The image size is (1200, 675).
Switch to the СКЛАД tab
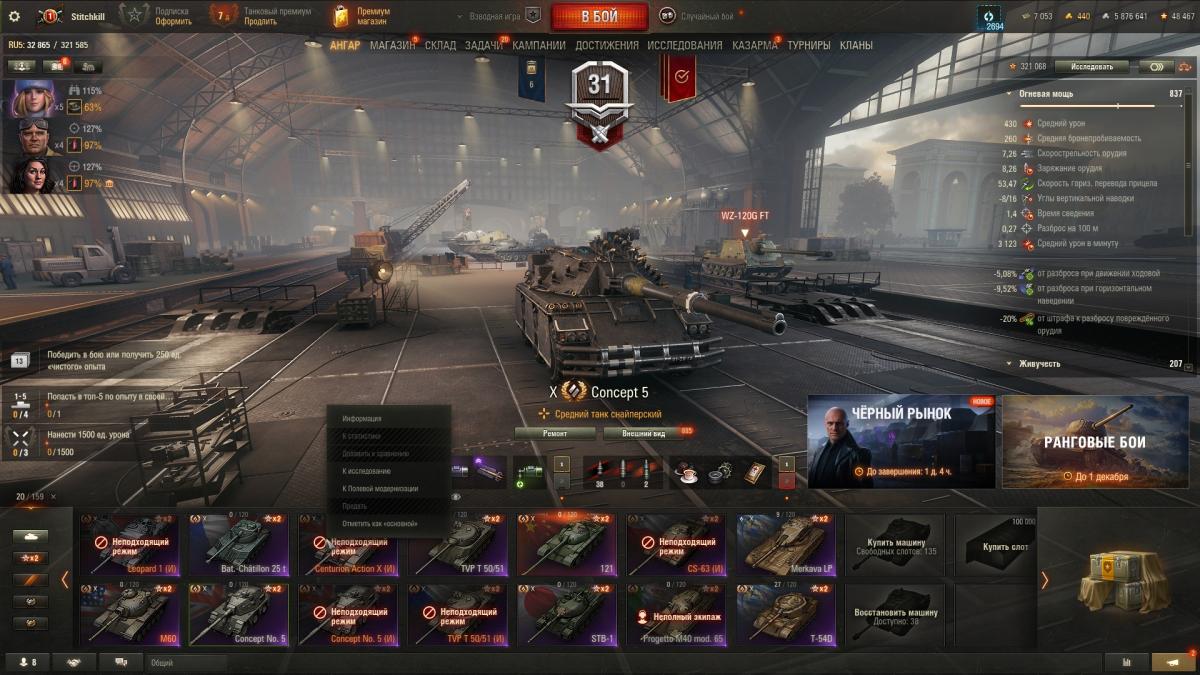point(440,45)
